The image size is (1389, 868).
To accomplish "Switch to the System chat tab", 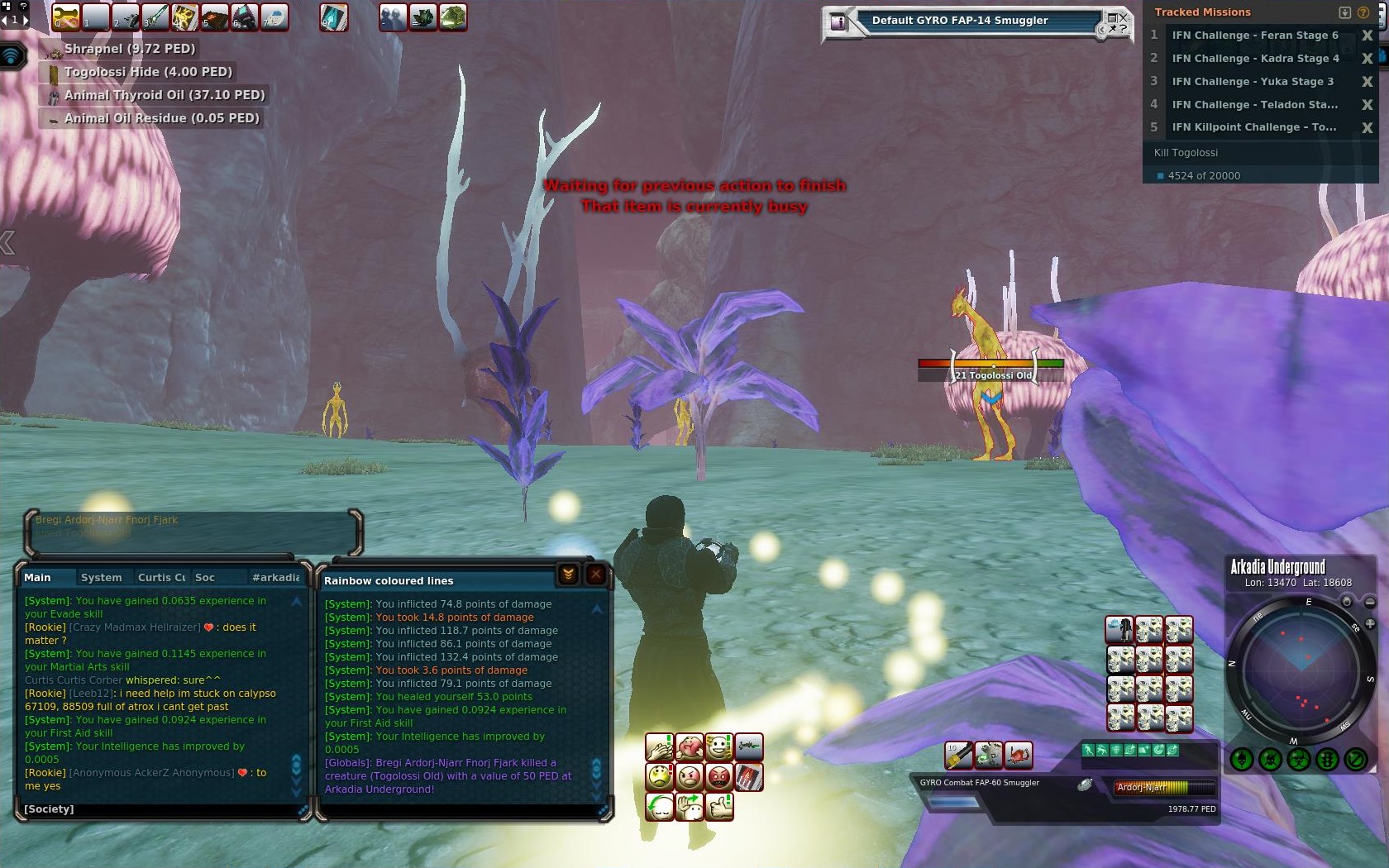I will [x=101, y=578].
